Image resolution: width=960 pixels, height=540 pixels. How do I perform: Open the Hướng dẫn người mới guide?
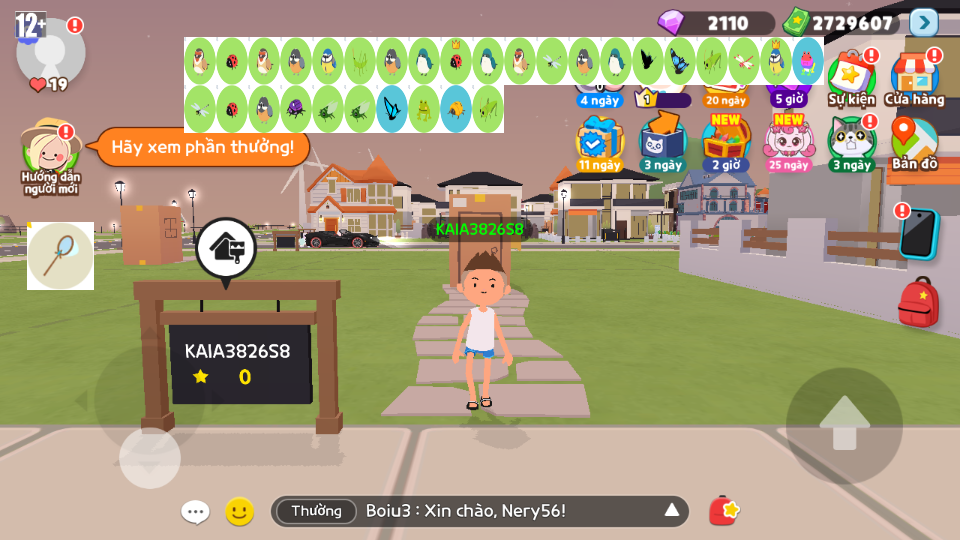click(51, 153)
